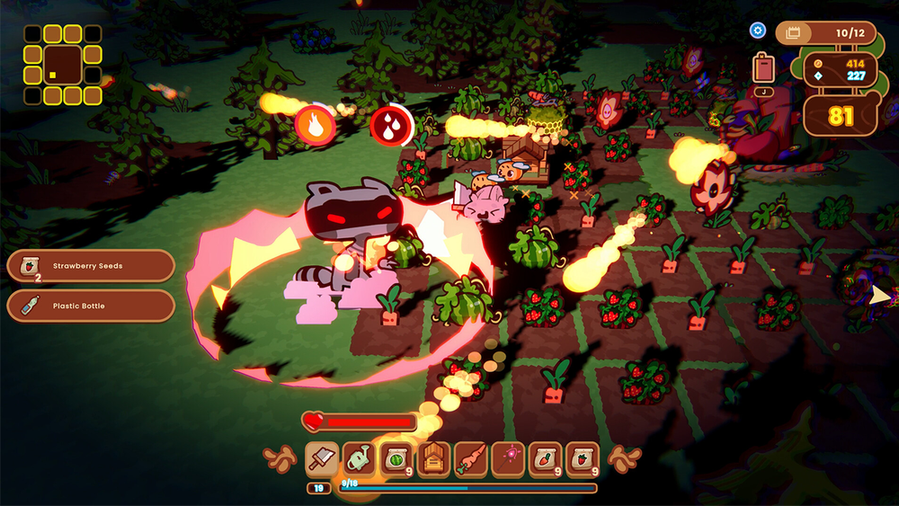Click the Strawberry Seeds pickup entry
Image resolution: width=899 pixels, height=506 pixels.
coord(91,266)
